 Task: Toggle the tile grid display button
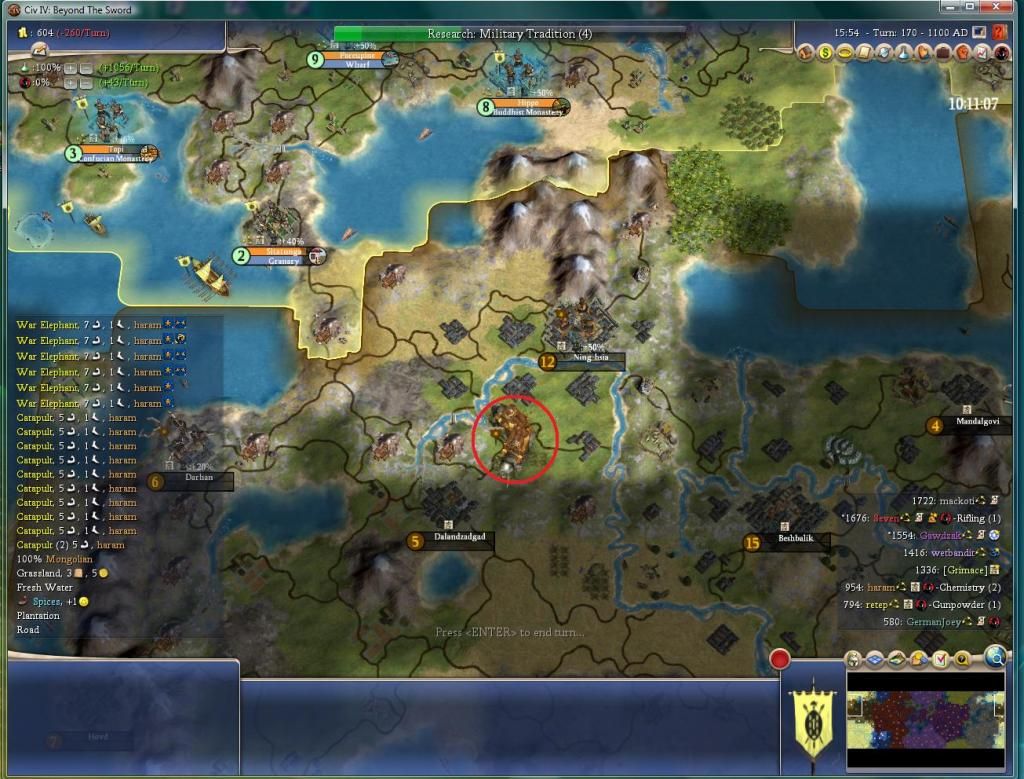point(875,659)
